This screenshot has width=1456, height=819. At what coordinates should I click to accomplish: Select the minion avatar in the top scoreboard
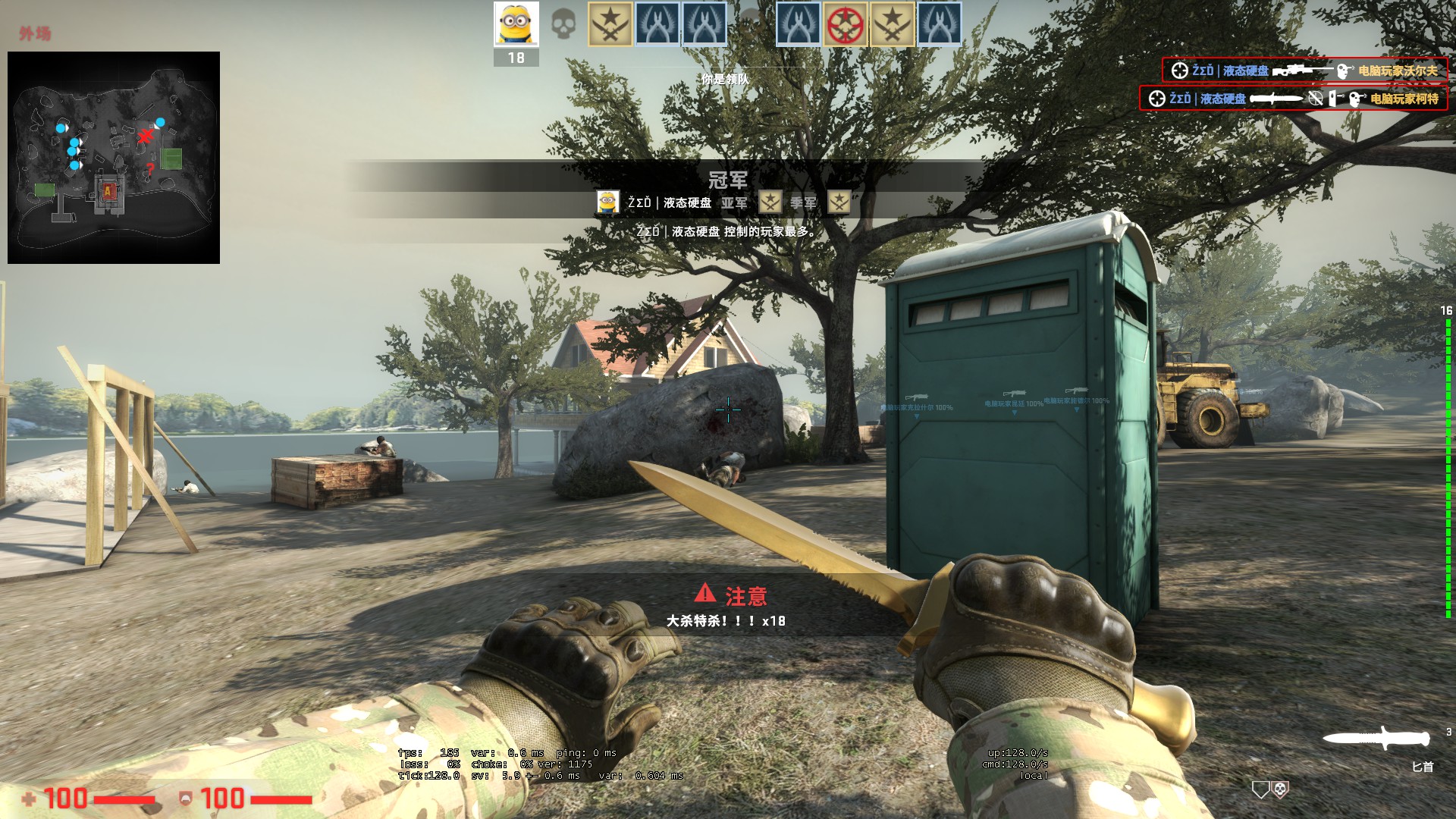click(x=516, y=24)
